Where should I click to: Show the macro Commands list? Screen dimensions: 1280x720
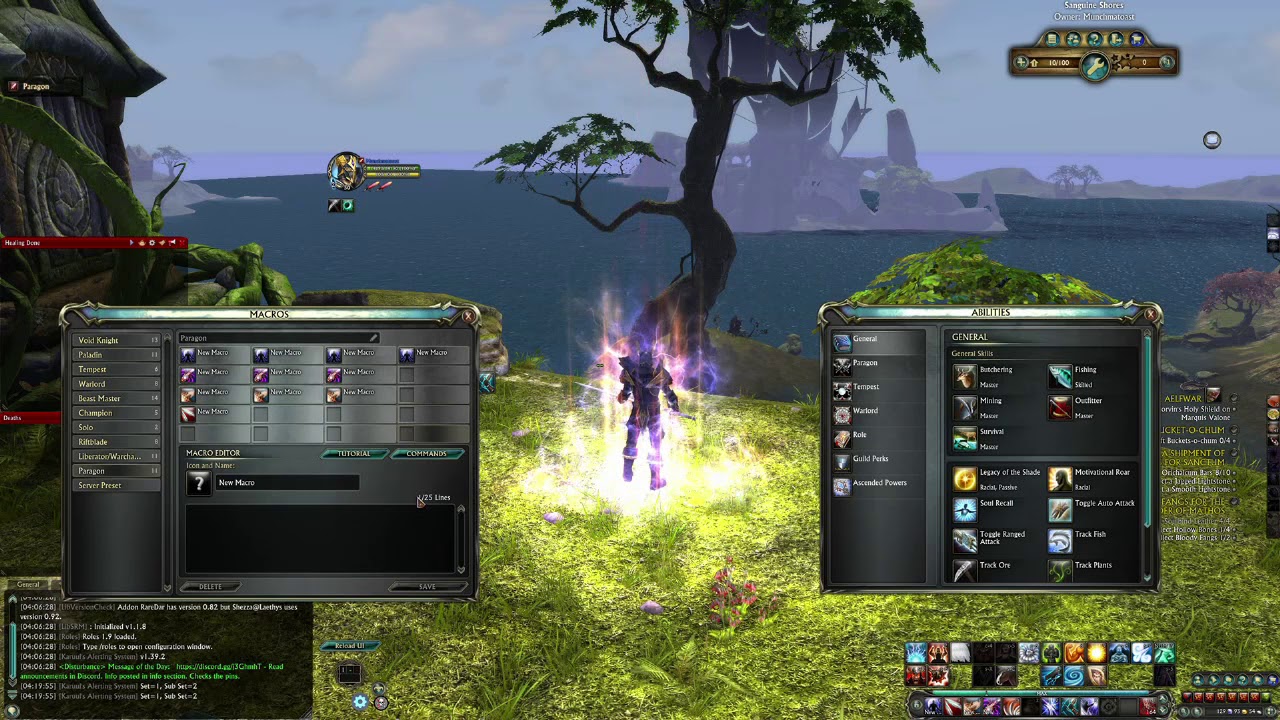pos(426,454)
